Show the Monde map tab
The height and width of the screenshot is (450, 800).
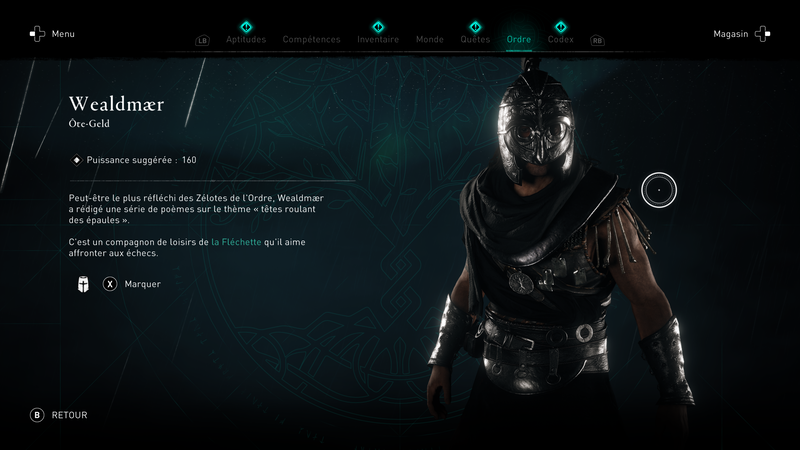pos(429,40)
